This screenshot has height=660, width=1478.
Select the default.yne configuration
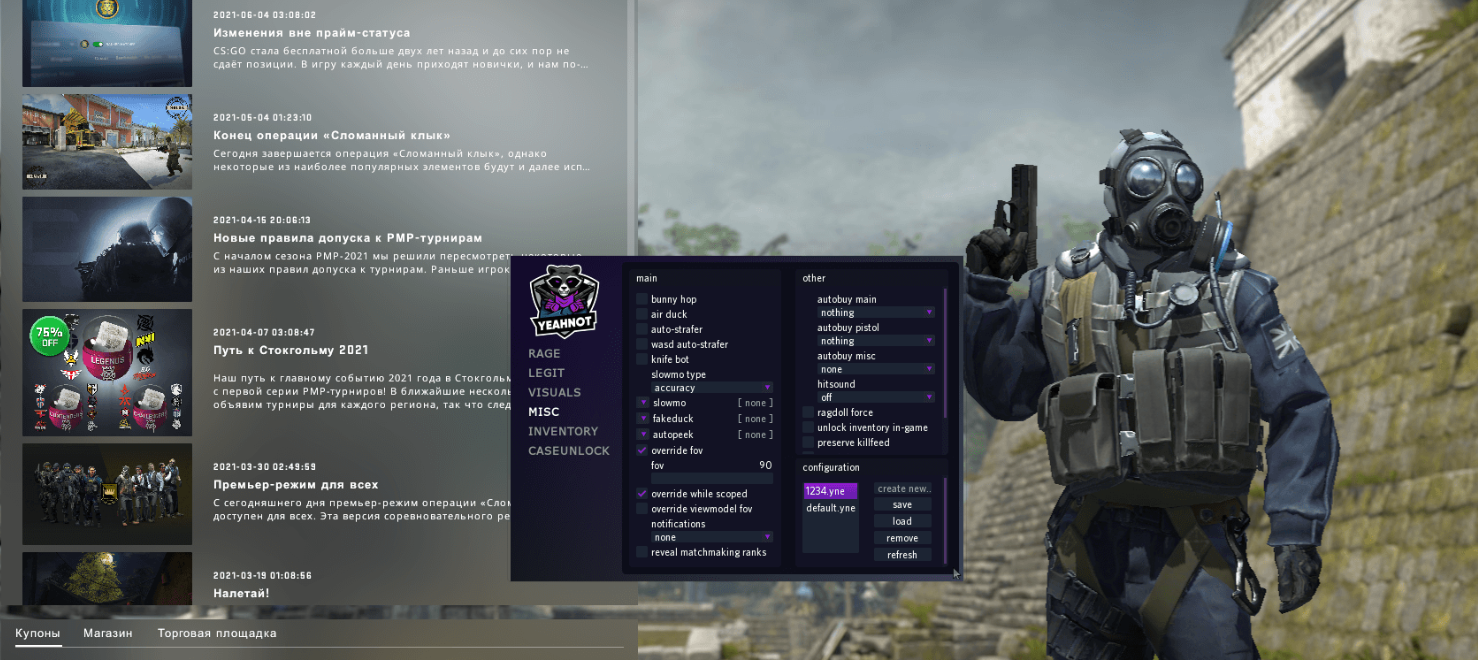coord(830,508)
